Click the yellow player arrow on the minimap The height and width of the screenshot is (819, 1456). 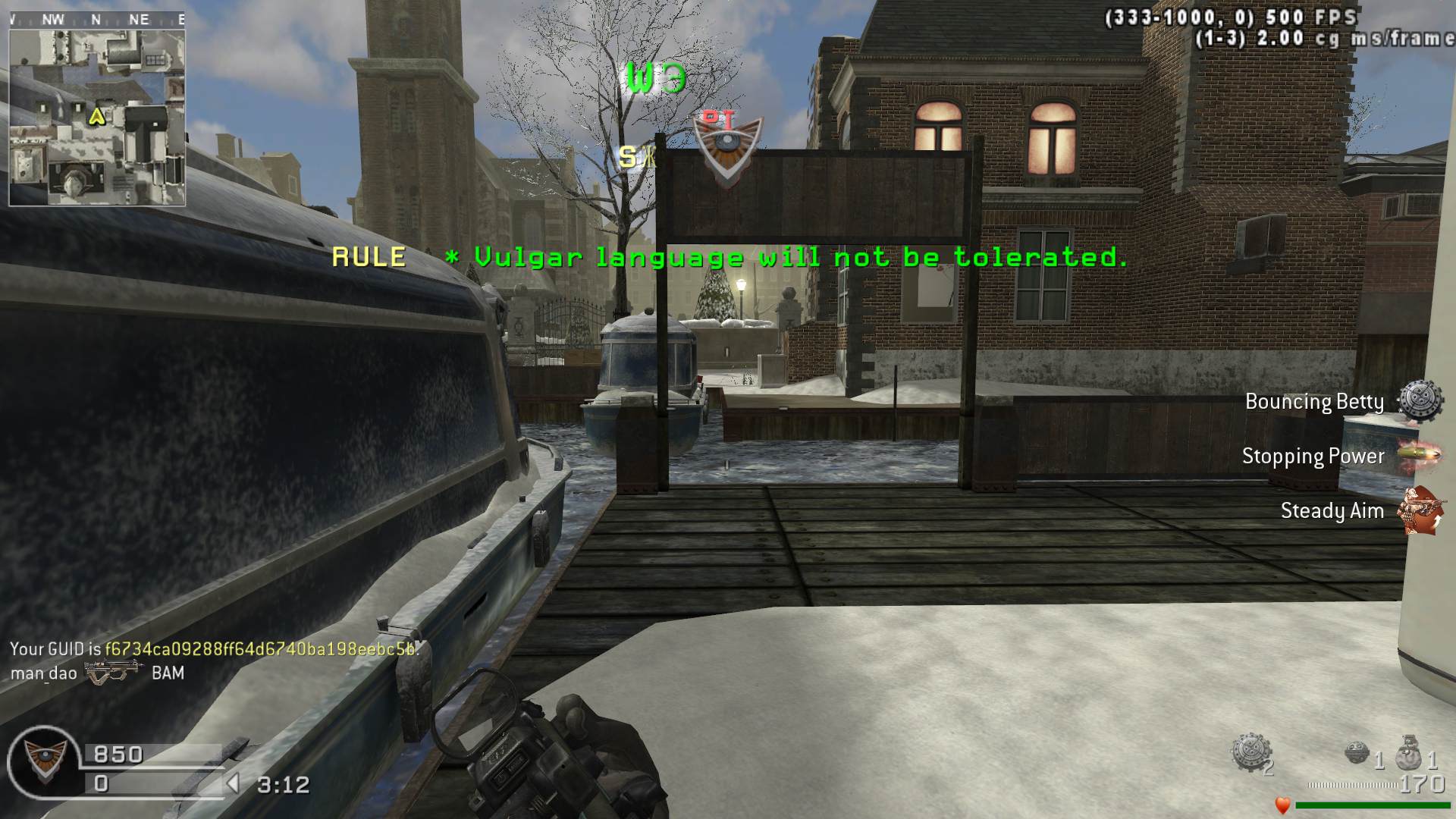click(x=96, y=116)
